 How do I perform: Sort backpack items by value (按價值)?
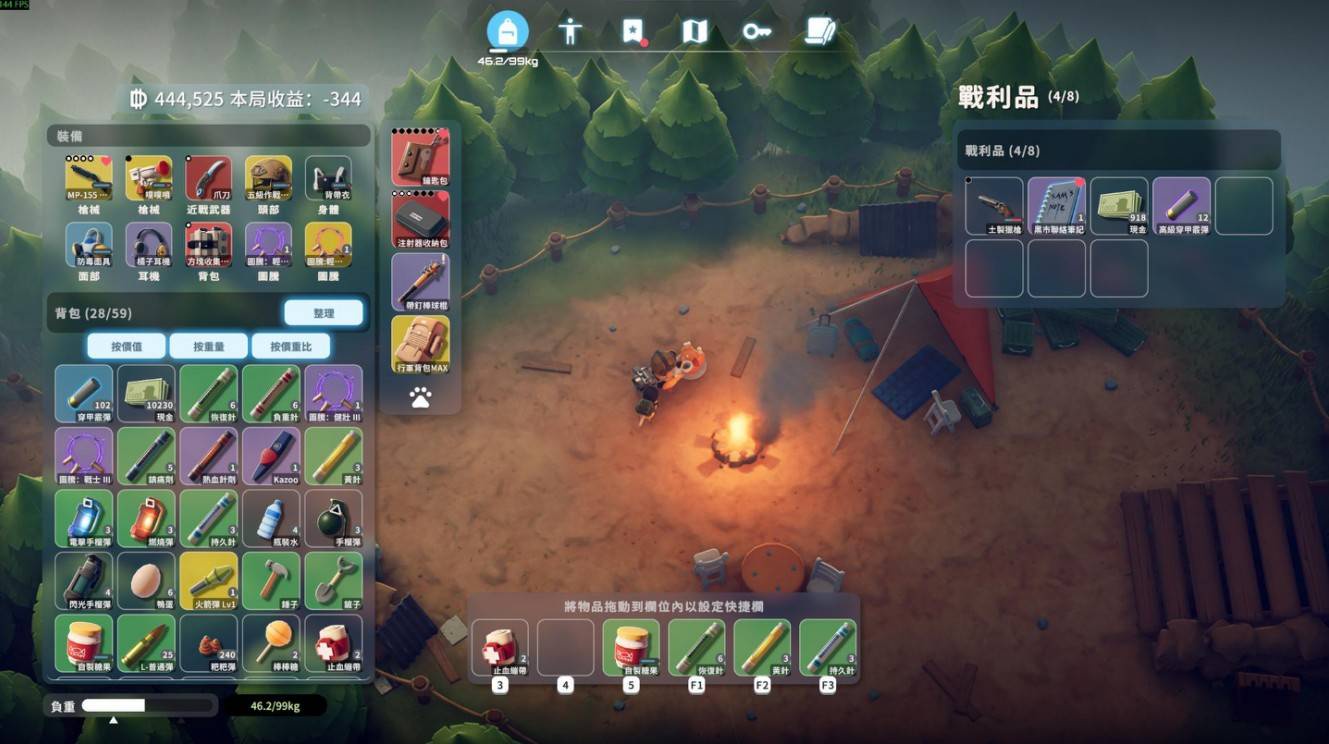point(126,346)
